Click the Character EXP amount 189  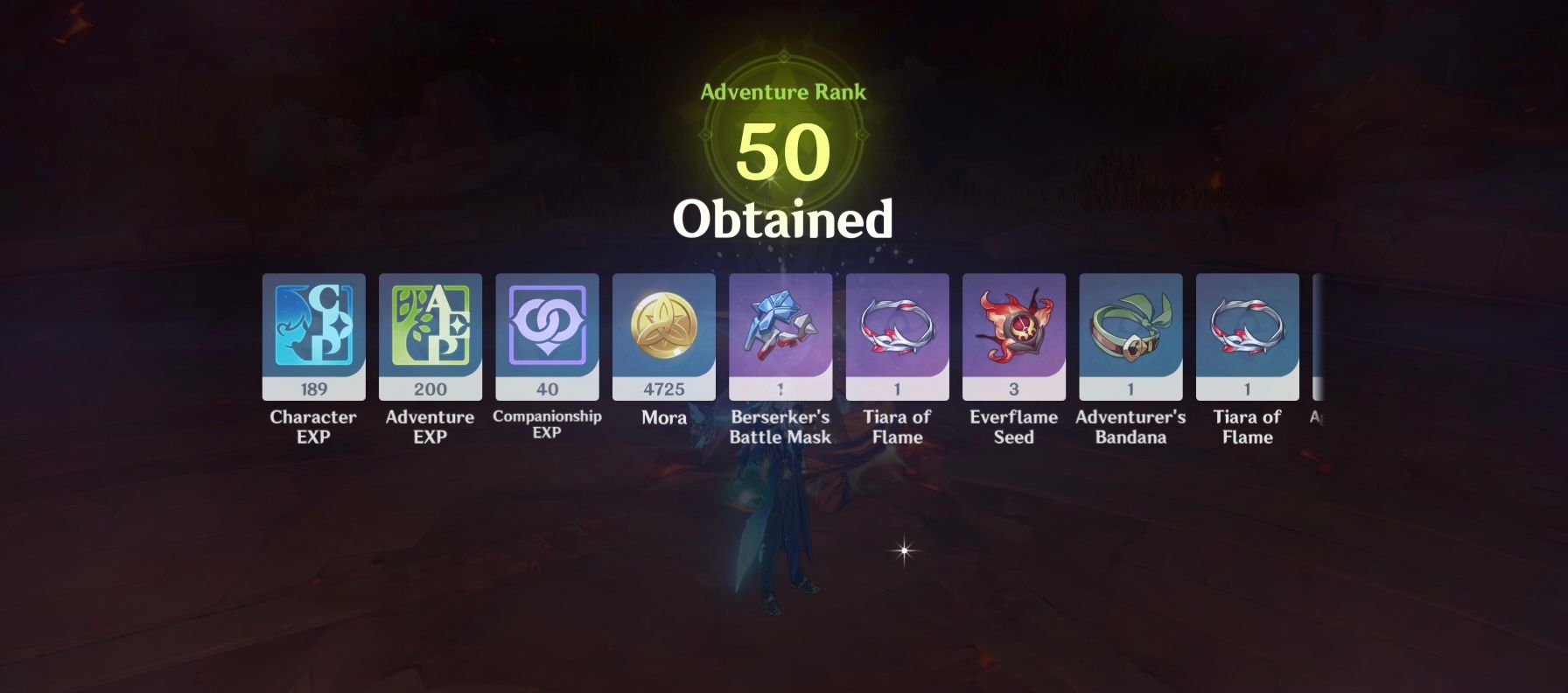pyautogui.click(x=312, y=389)
